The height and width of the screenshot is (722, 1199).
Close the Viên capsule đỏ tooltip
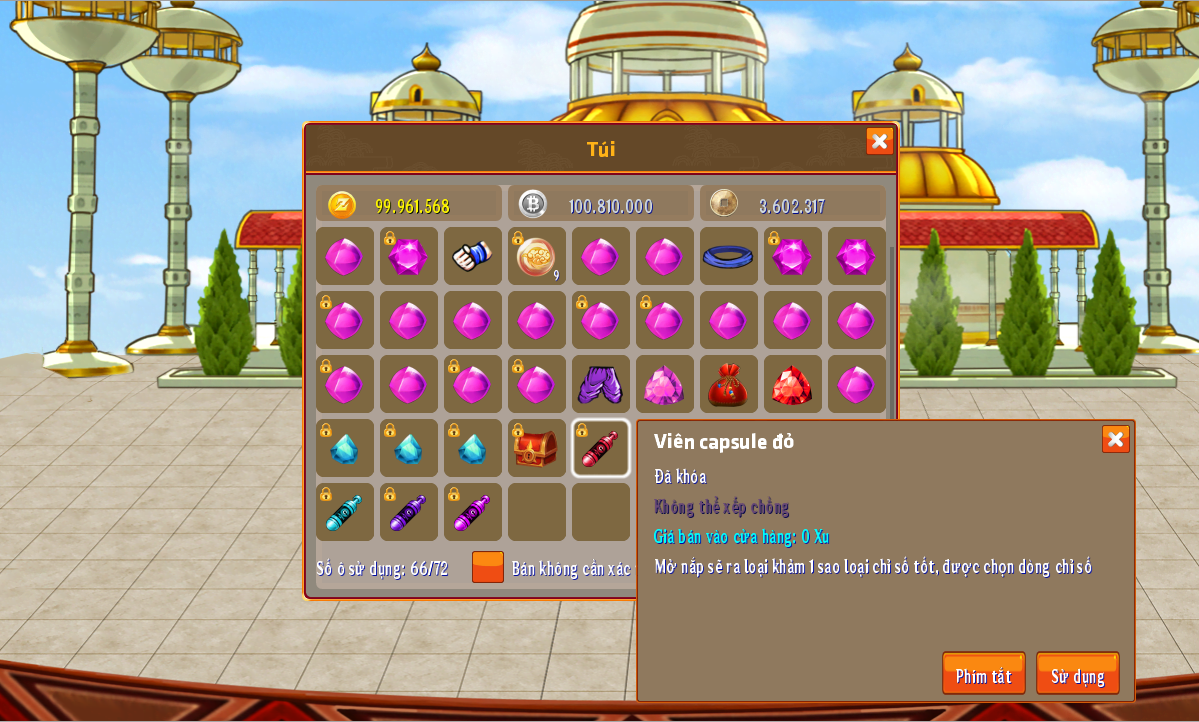click(1115, 439)
